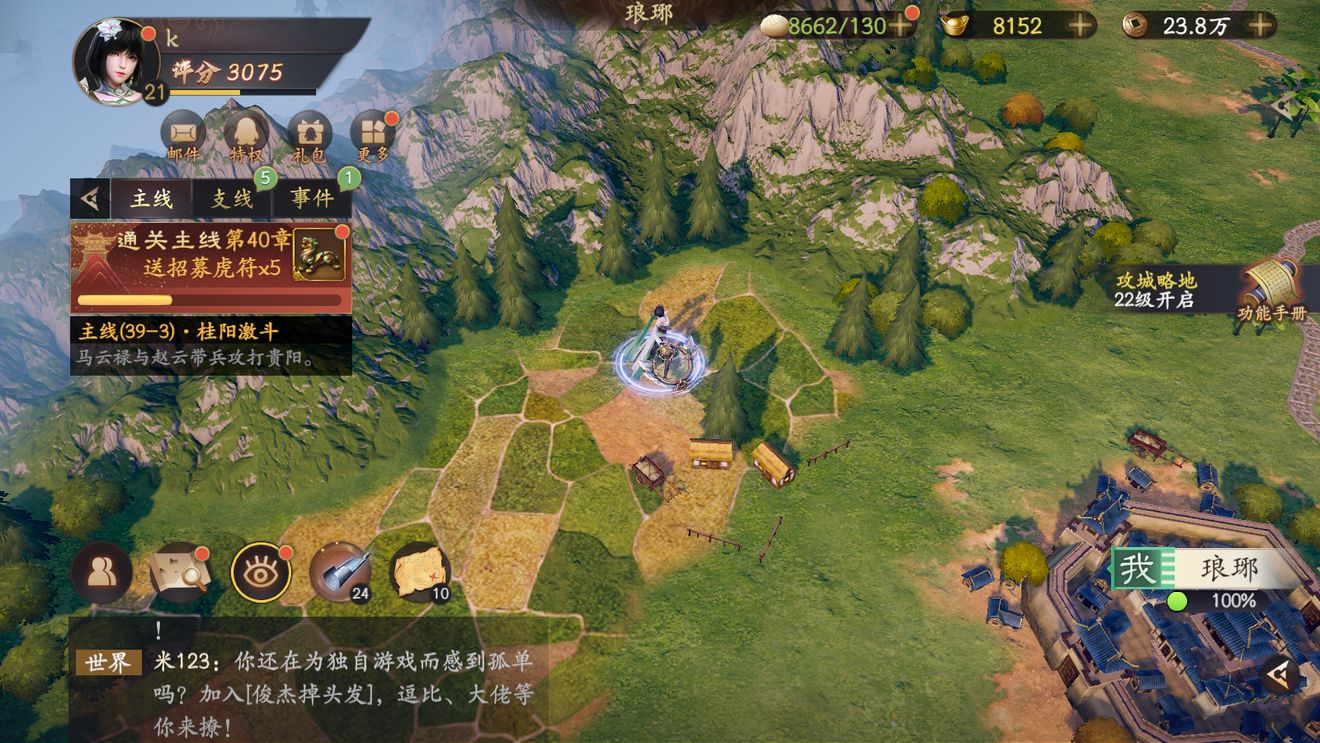Open the friends list icon bottom left
1320x743 pixels.
[x=102, y=569]
